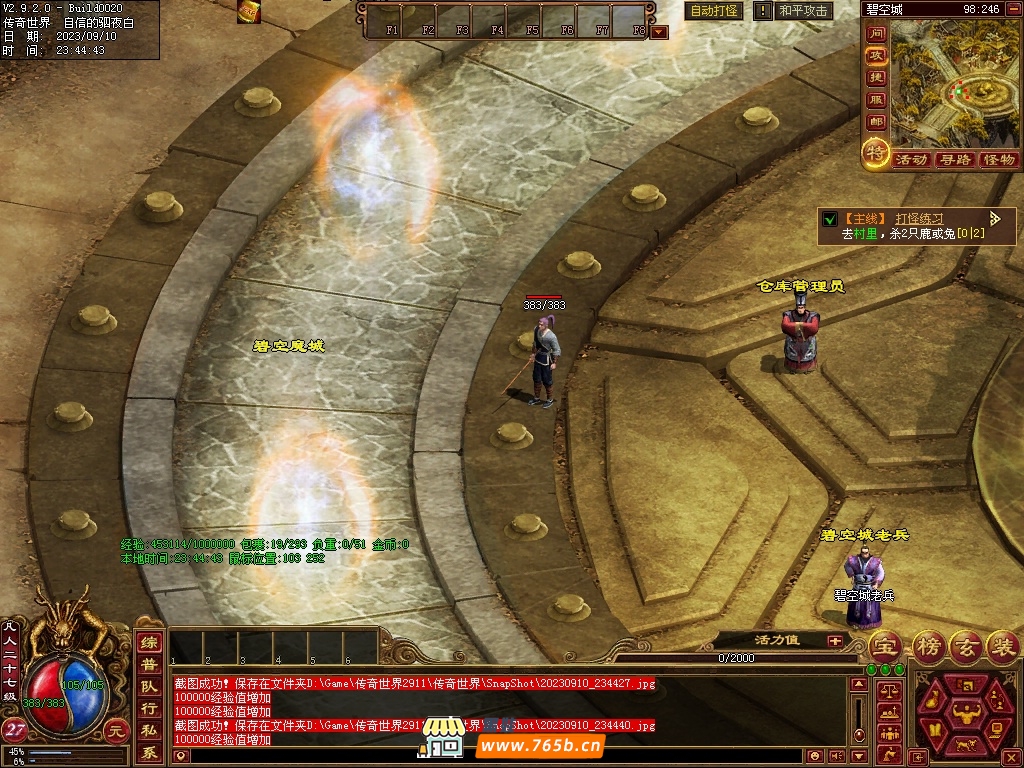Click the balance scales trade icon
1024x768 pixels.
(x=888, y=690)
